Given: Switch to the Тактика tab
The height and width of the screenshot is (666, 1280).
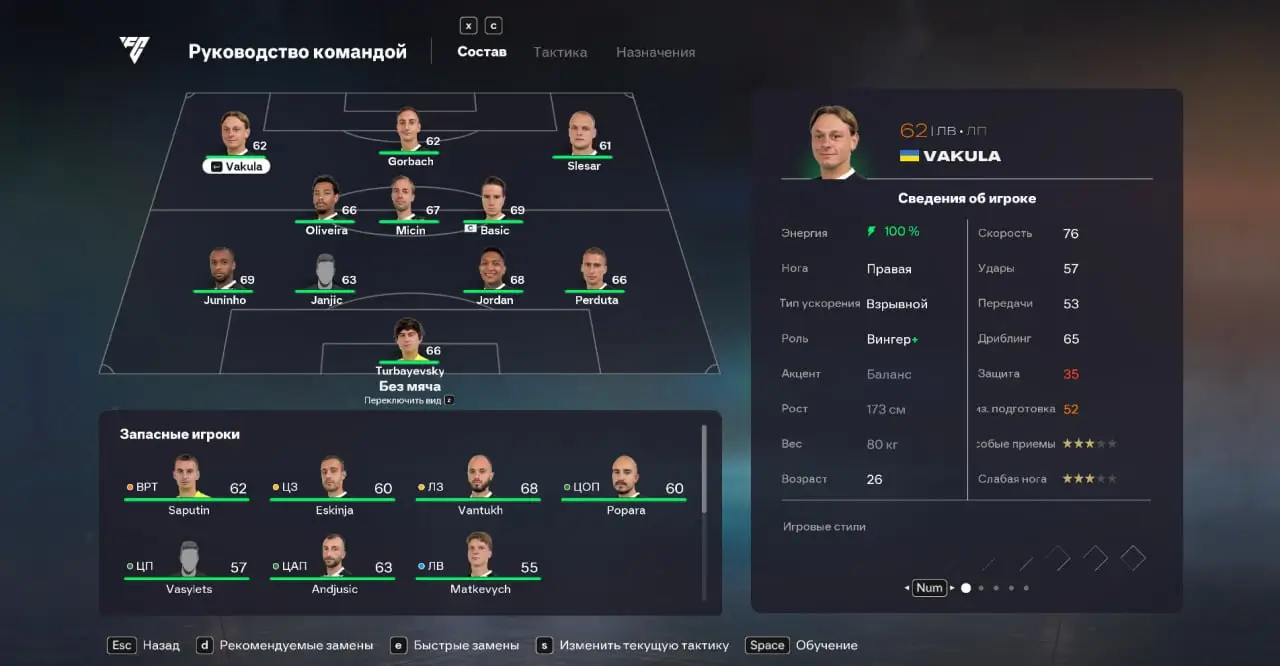Looking at the screenshot, I should tap(560, 52).
